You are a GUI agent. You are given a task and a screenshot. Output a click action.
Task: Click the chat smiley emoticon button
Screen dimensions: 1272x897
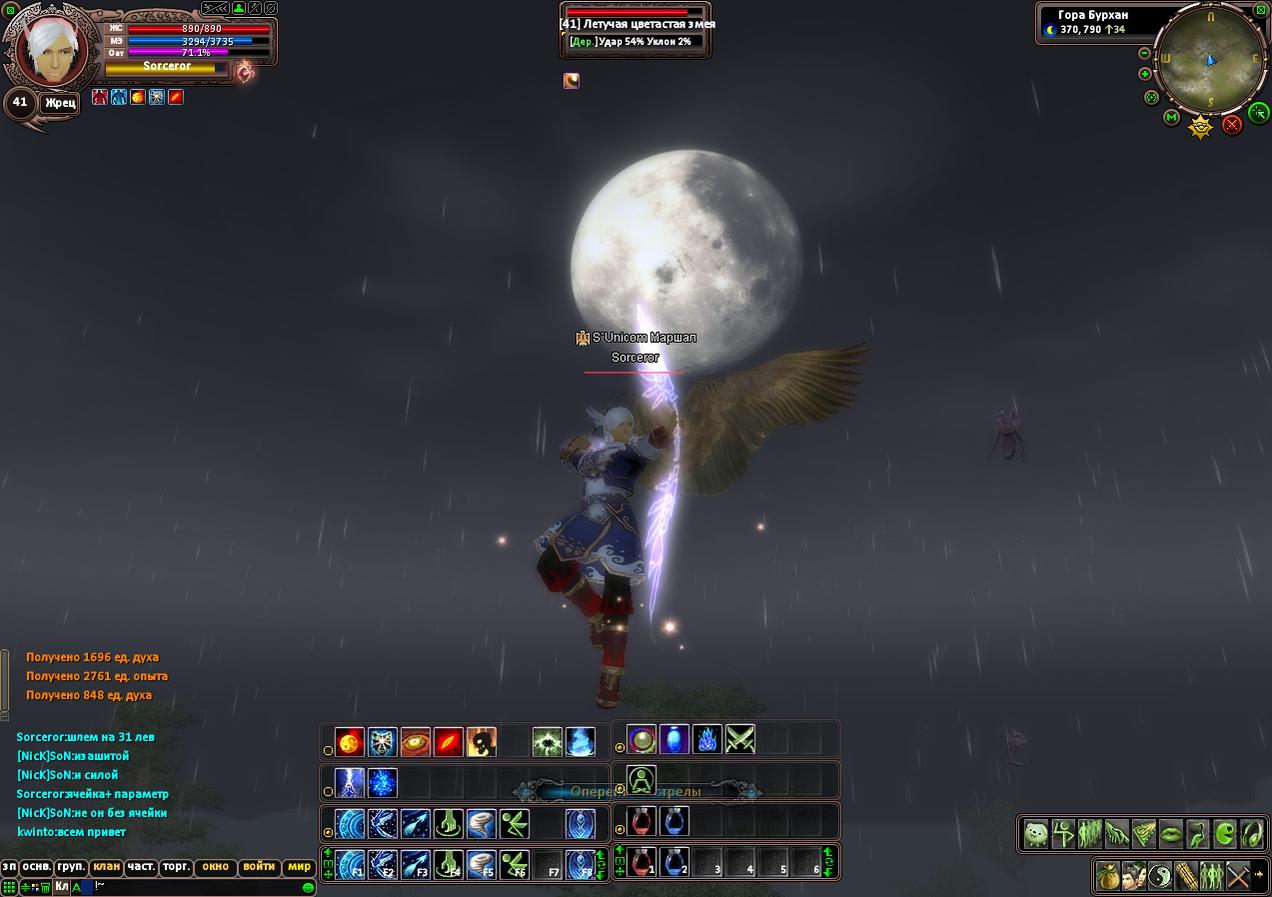(308, 887)
